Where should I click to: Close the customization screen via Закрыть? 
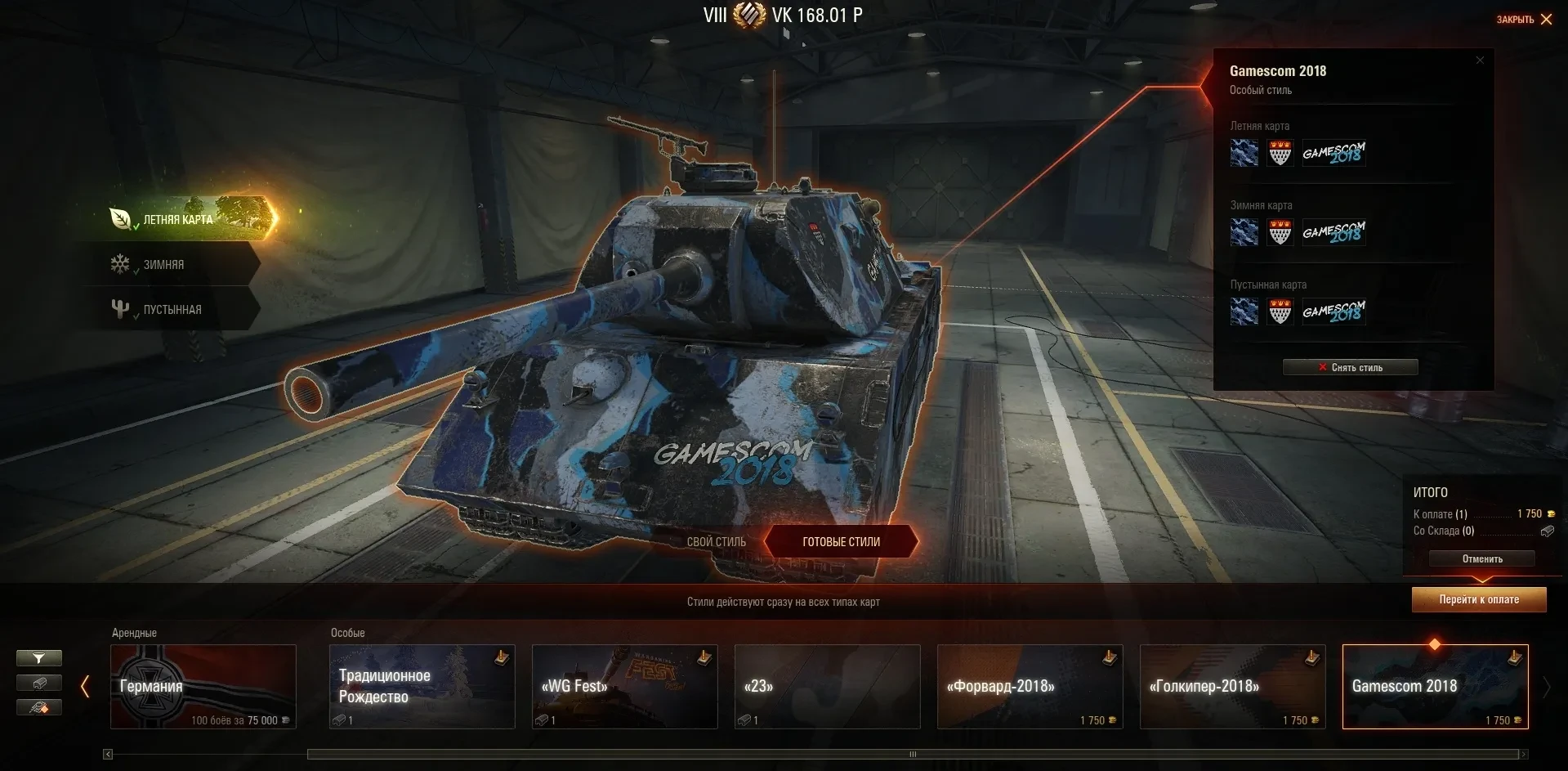click(1524, 19)
